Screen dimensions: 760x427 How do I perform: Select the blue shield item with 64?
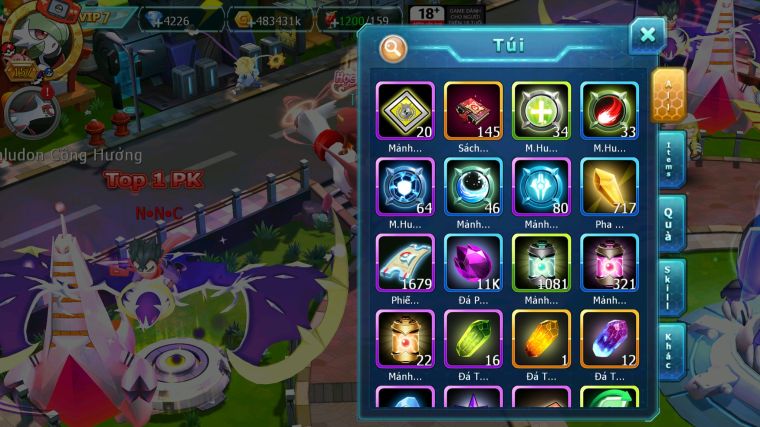tap(405, 187)
